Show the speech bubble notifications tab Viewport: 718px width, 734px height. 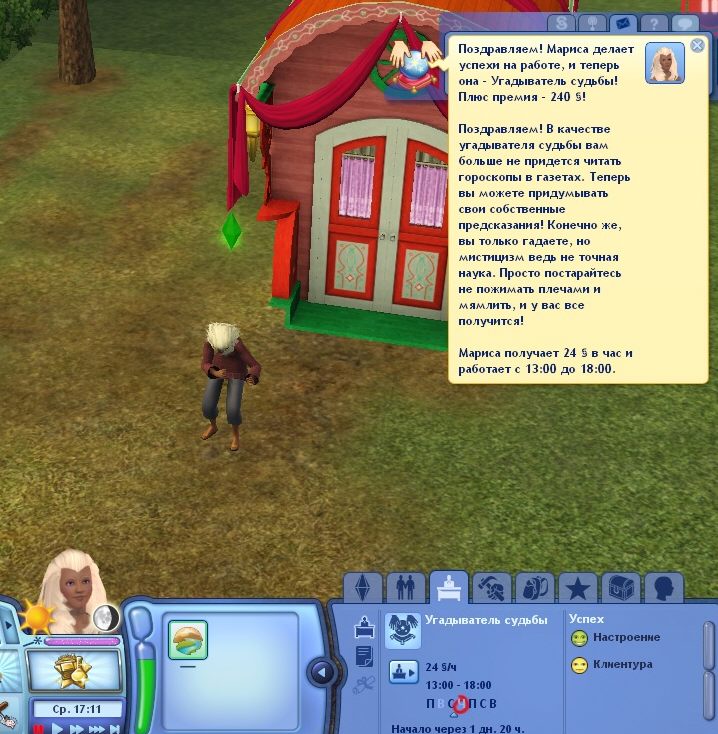(x=685, y=23)
